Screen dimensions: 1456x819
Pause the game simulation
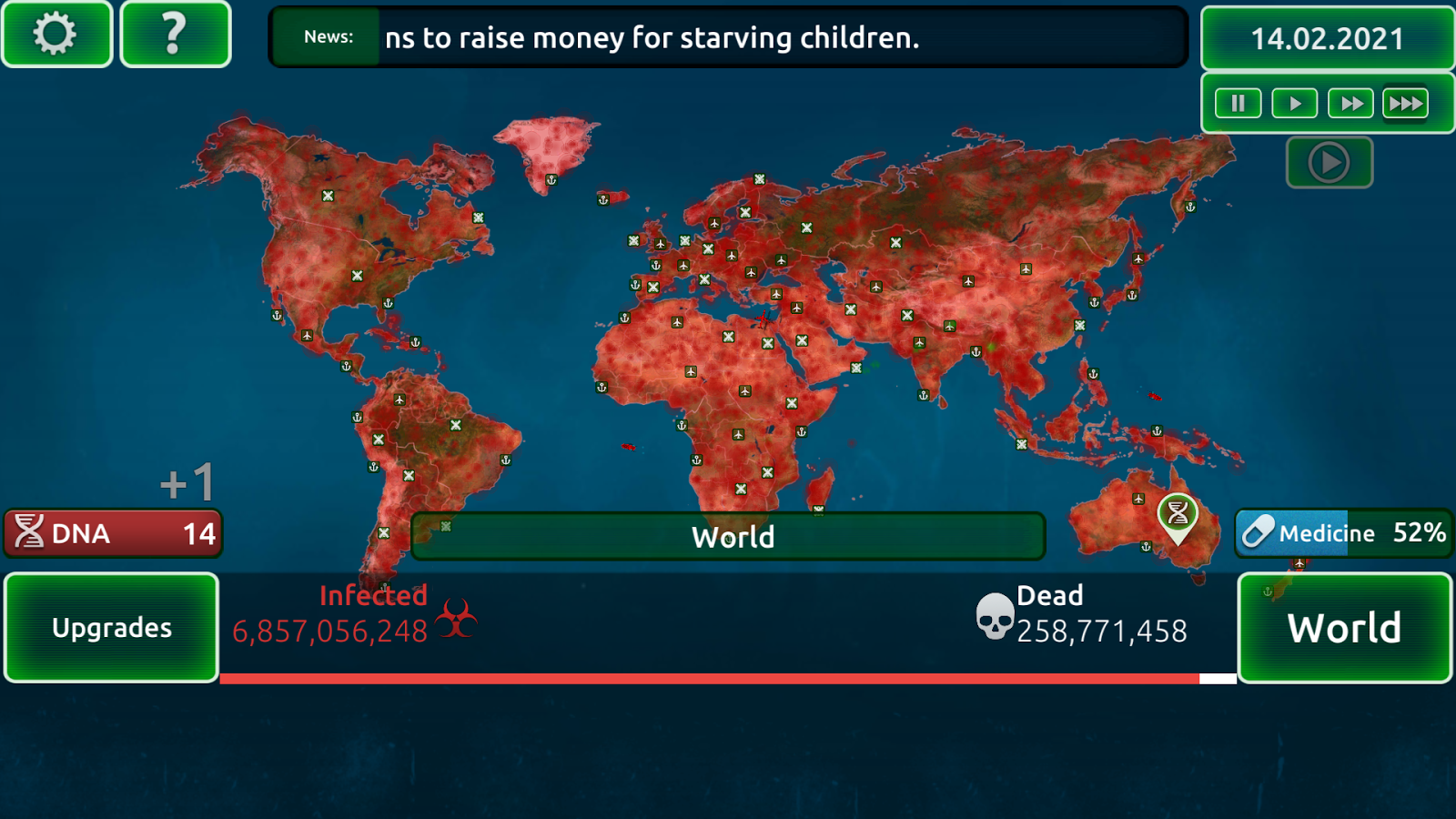[x=1238, y=103]
